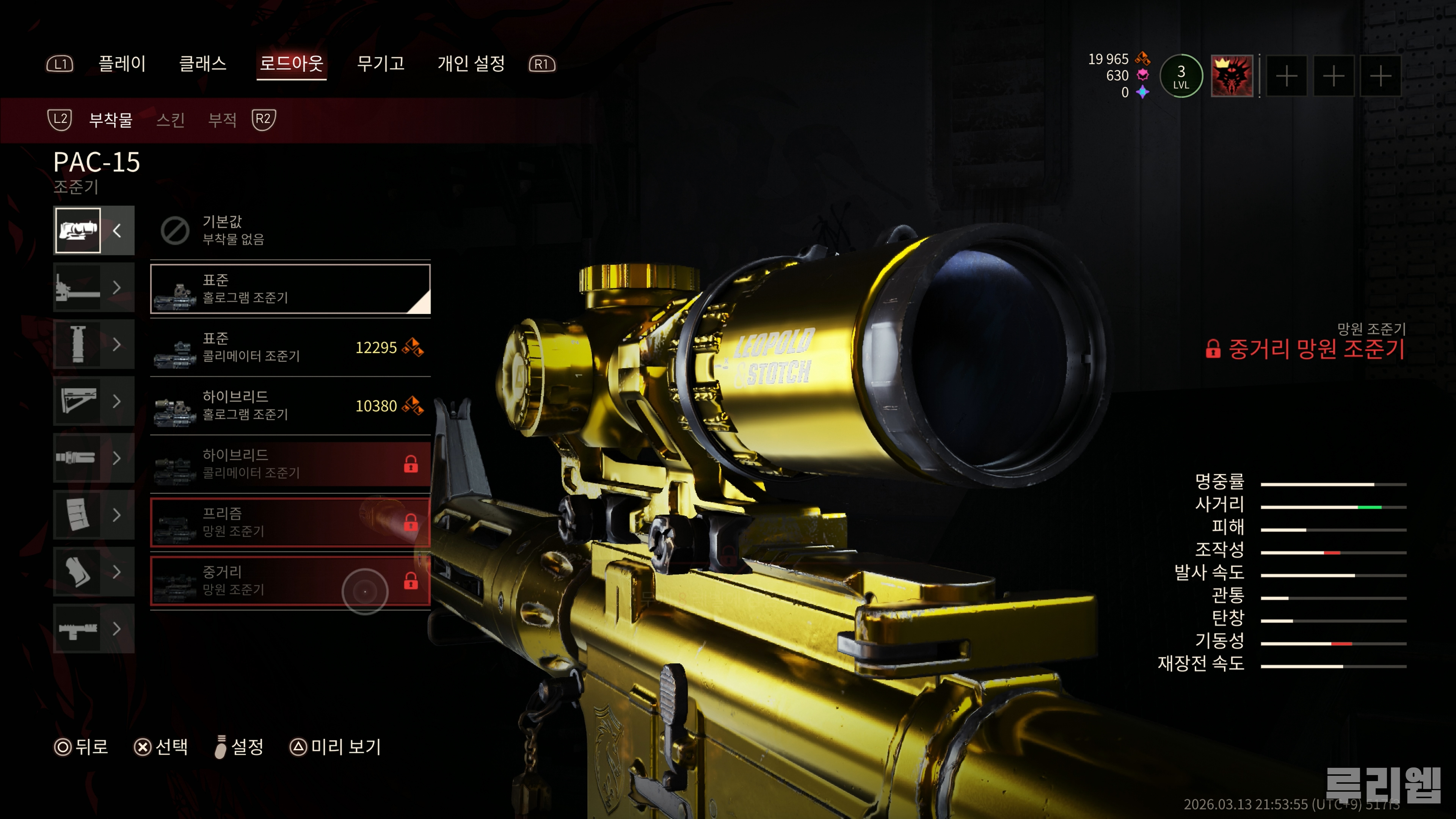Select the locked 중거리 망원 조준기

[289, 581]
